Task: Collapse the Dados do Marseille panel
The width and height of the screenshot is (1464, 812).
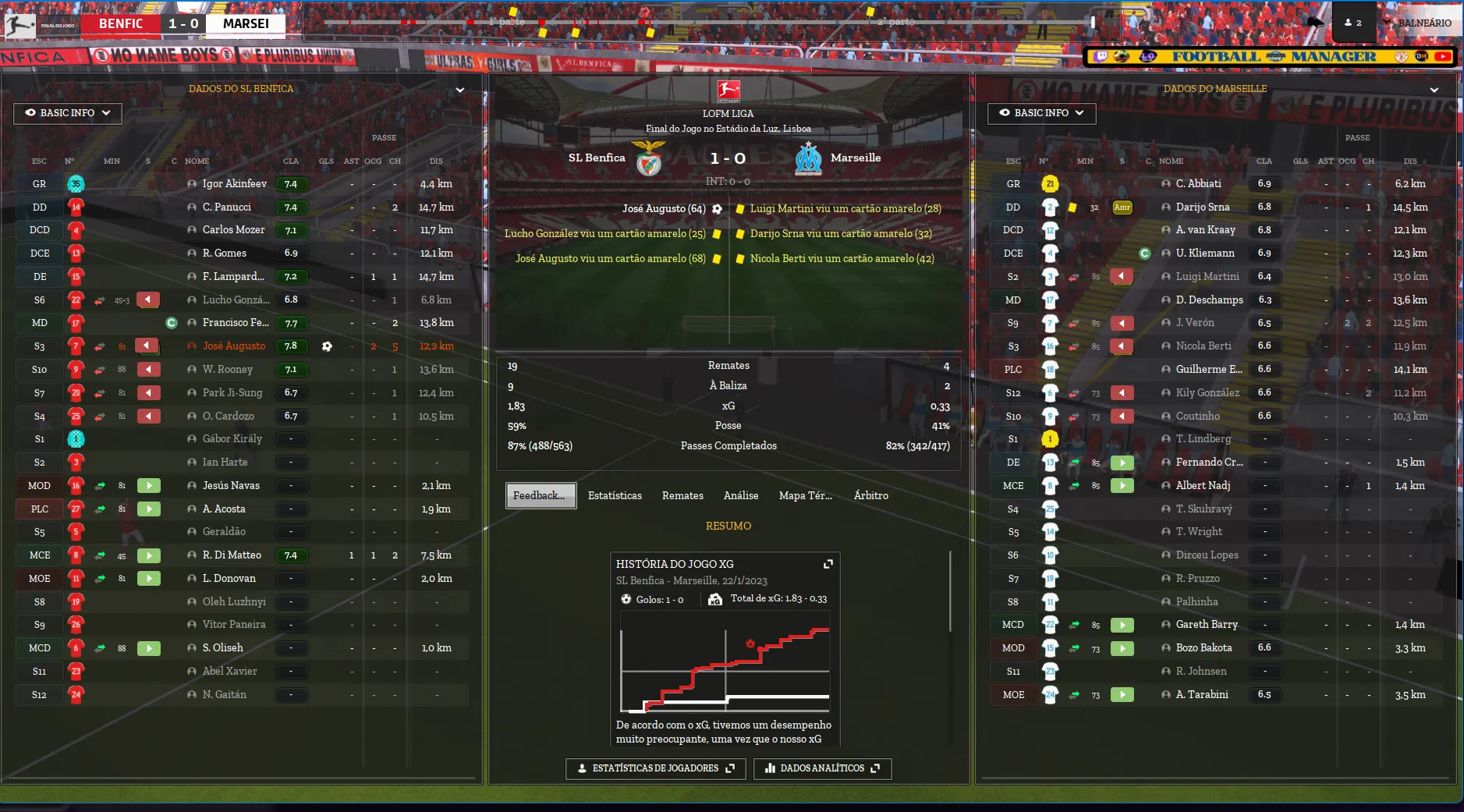Action: pyautogui.click(x=1434, y=90)
